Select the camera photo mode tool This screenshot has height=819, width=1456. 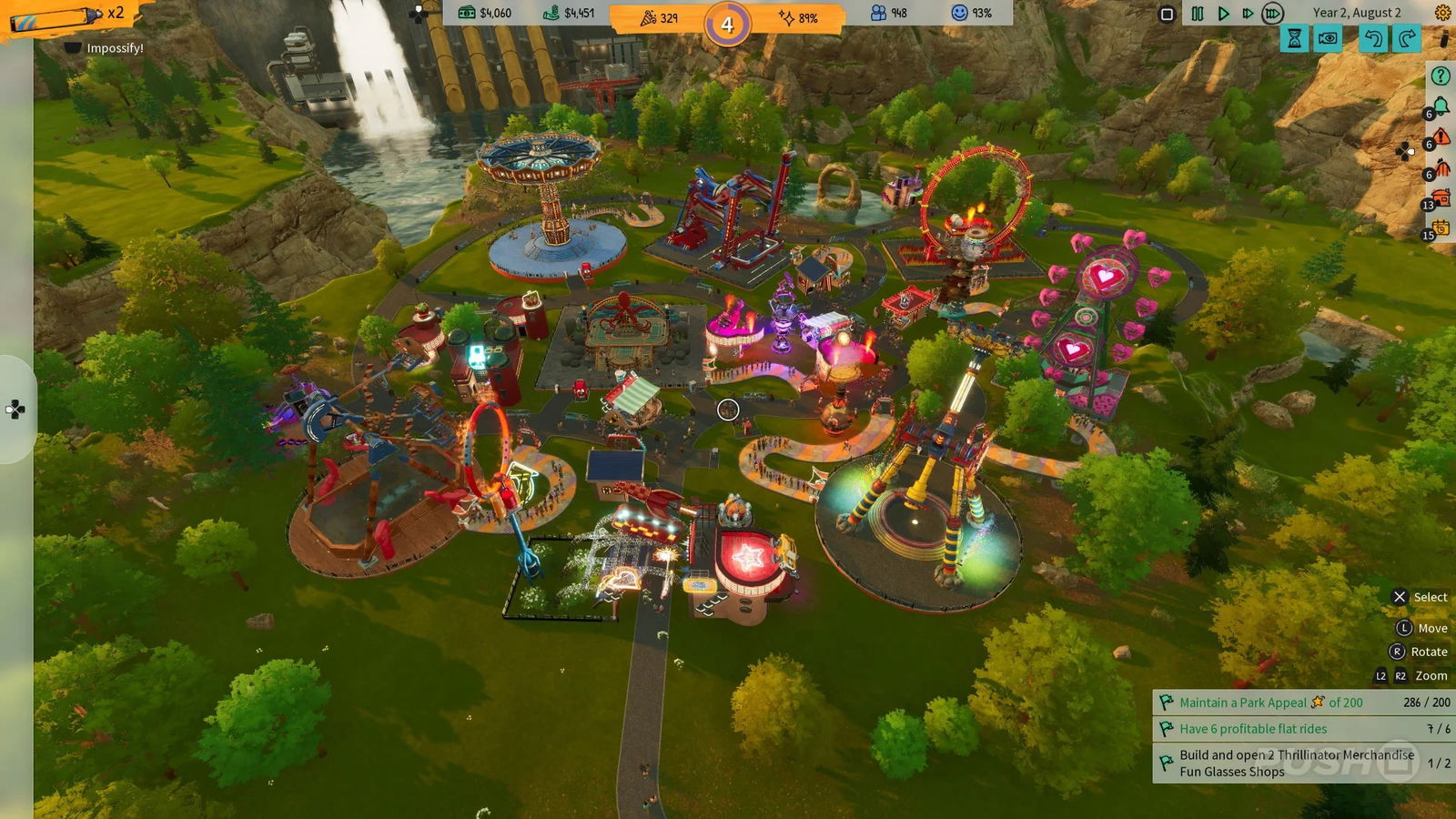[1327, 38]
